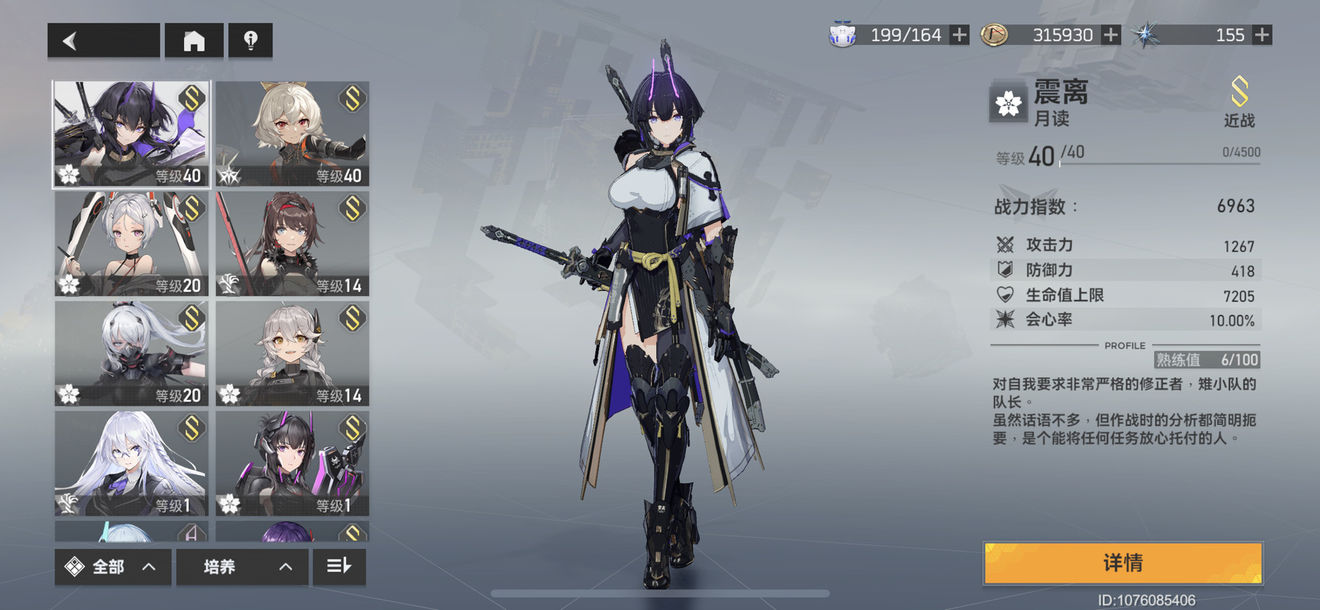Pick the gray-haired level 14 character with horn
This screenshot has height=610, width=1320.
[x=292, y=354]
